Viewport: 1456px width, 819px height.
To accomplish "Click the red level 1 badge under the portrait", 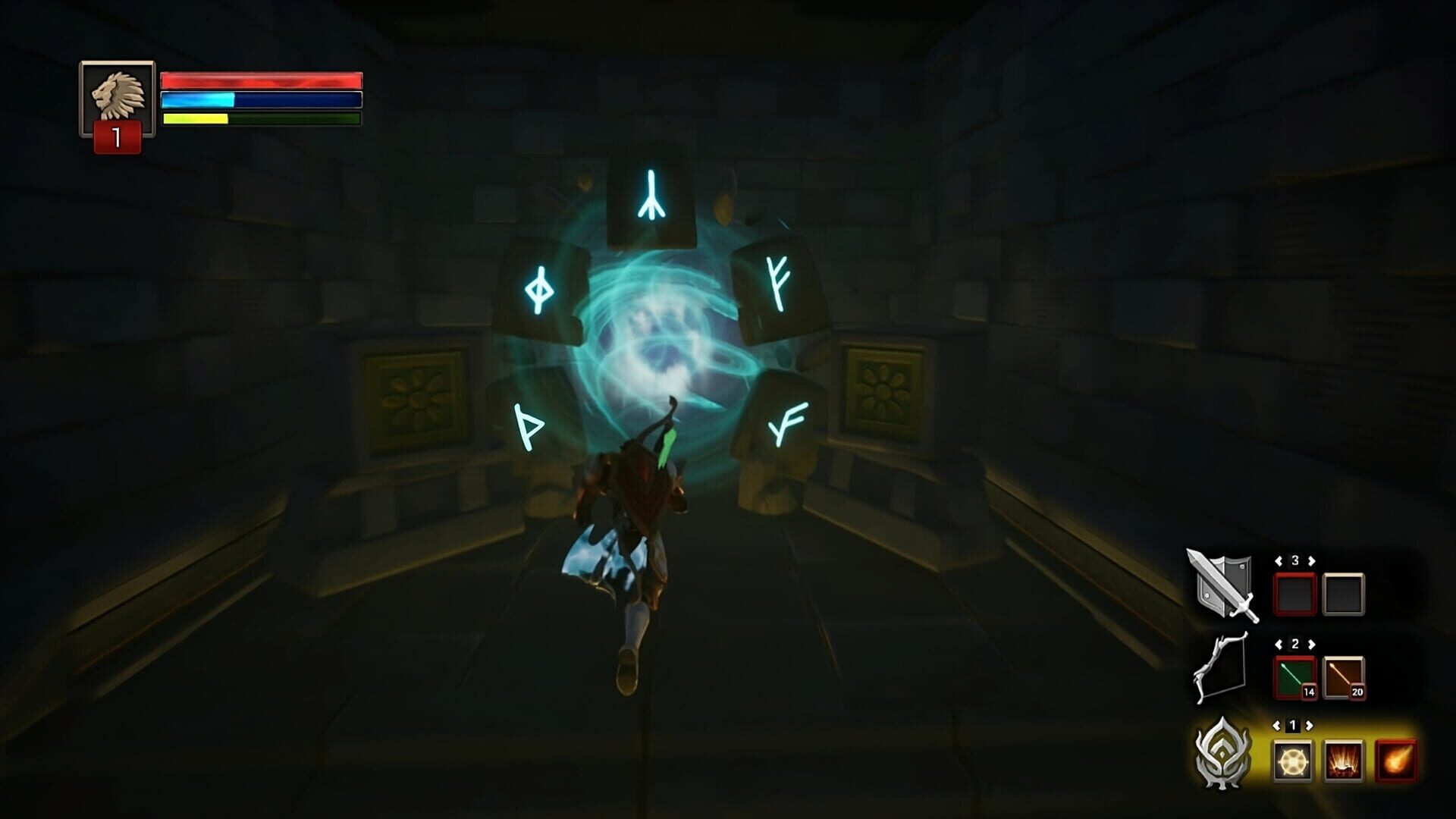I will pos(118,136).
